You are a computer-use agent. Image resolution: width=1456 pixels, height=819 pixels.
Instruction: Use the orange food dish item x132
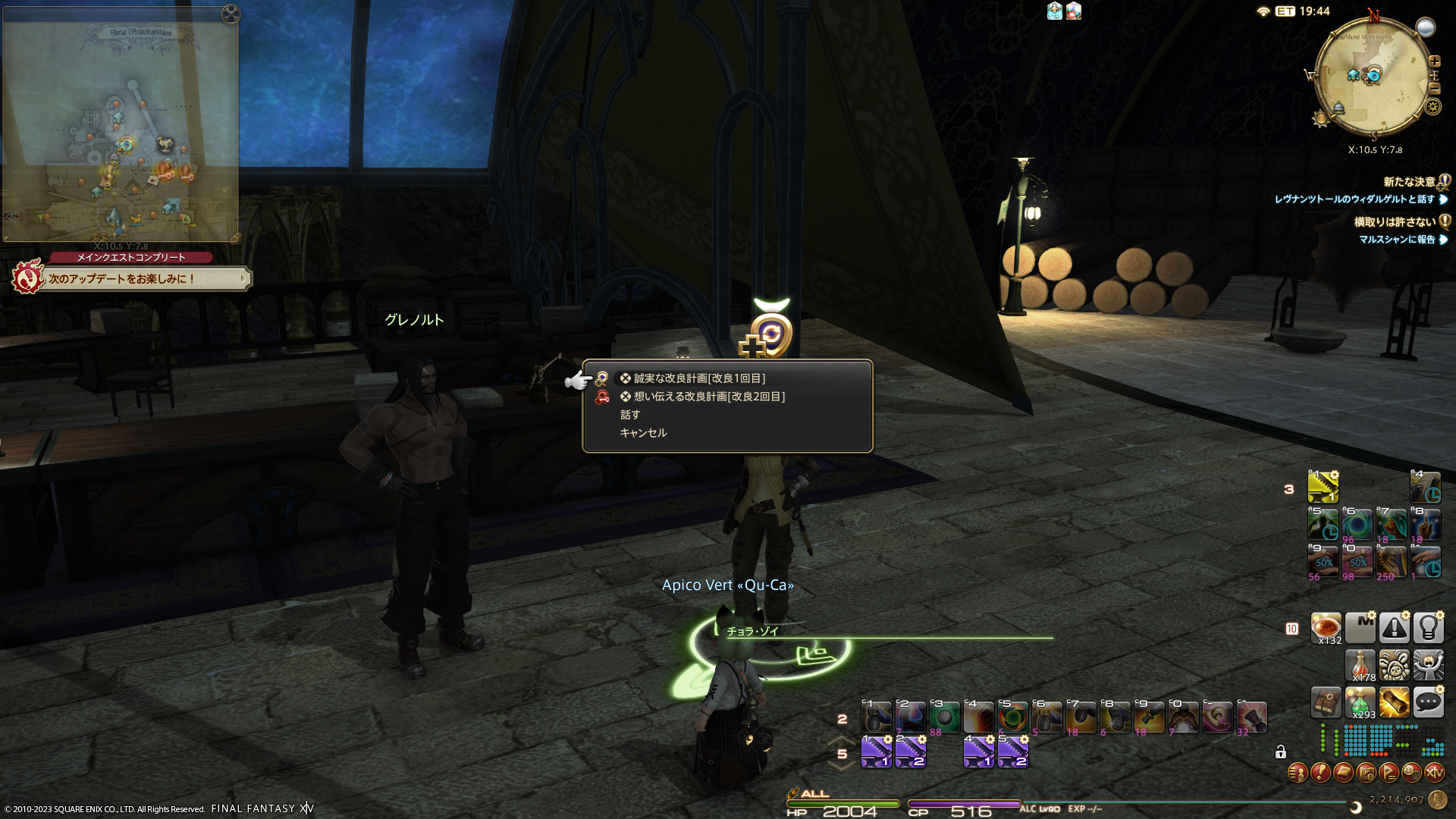click(x=1326, y=628)
